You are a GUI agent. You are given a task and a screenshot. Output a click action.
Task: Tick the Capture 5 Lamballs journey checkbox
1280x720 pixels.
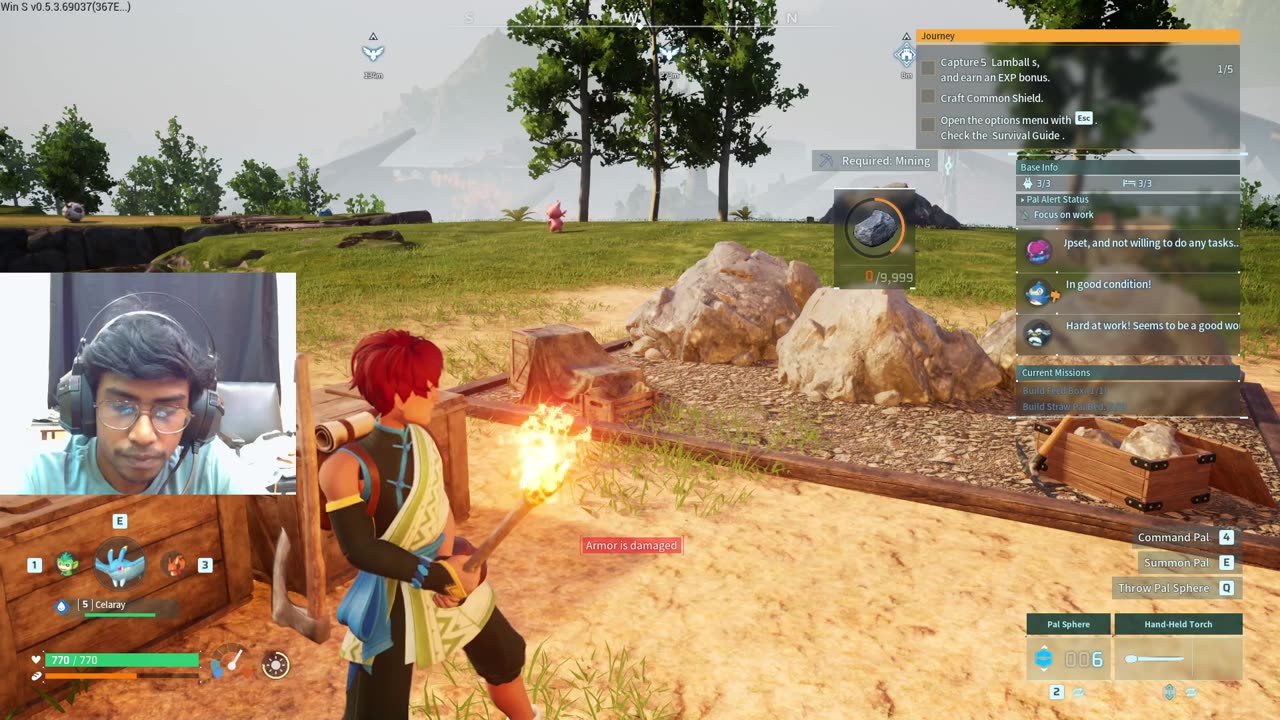pyautogui.click(x=928, y=69)
